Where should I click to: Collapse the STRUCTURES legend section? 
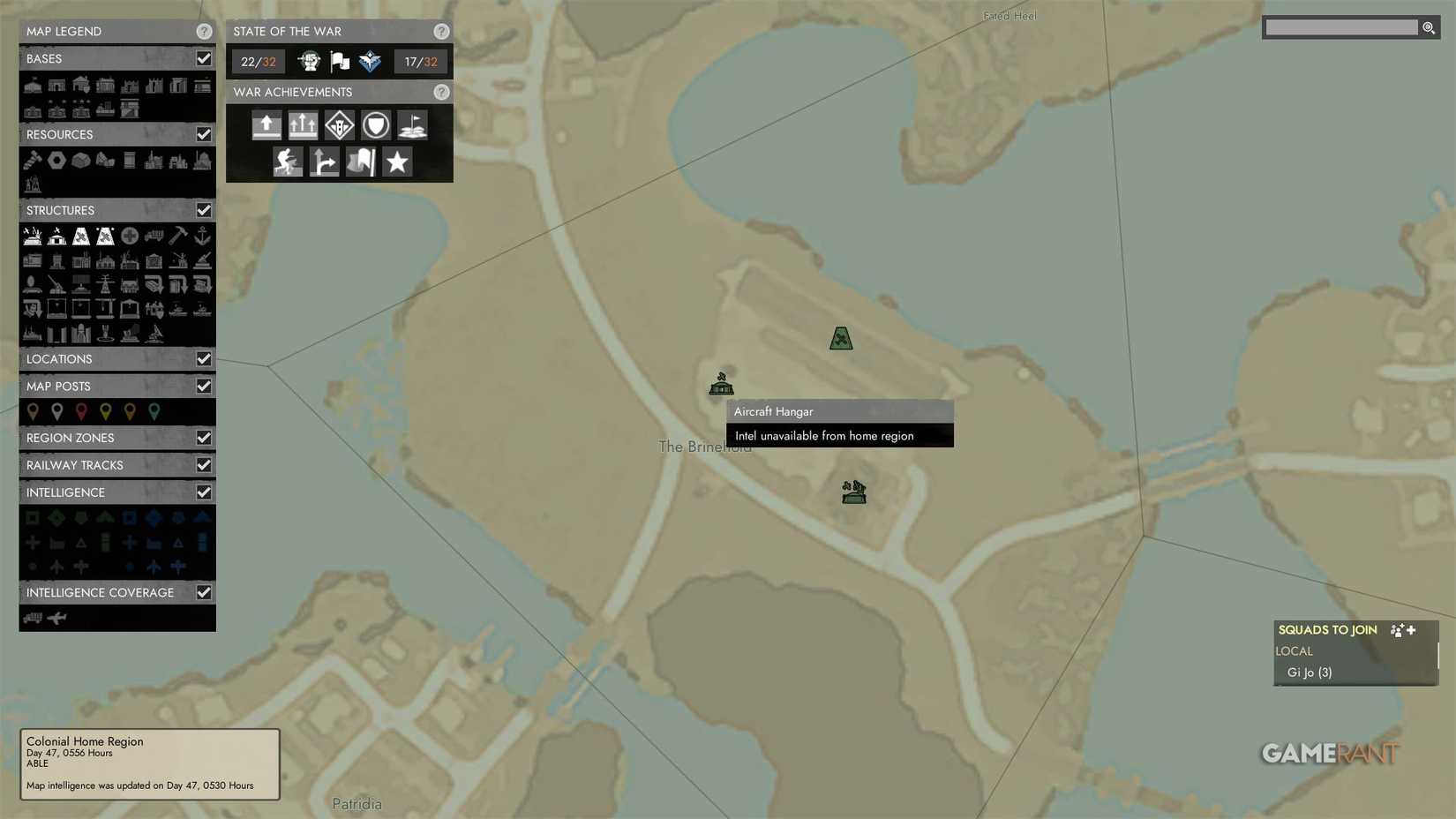pyautogui.click(x=61, y=210)
